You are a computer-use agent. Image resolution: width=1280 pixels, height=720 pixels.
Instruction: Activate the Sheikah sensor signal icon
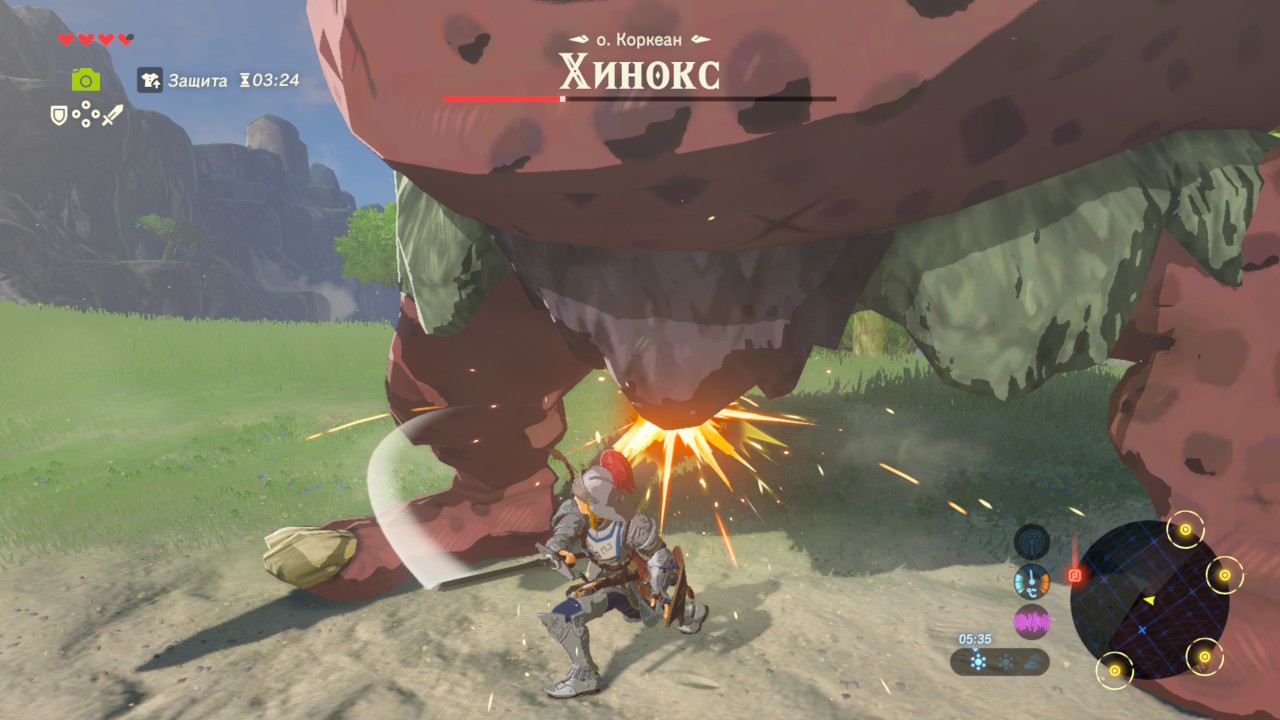[1031, 542]
